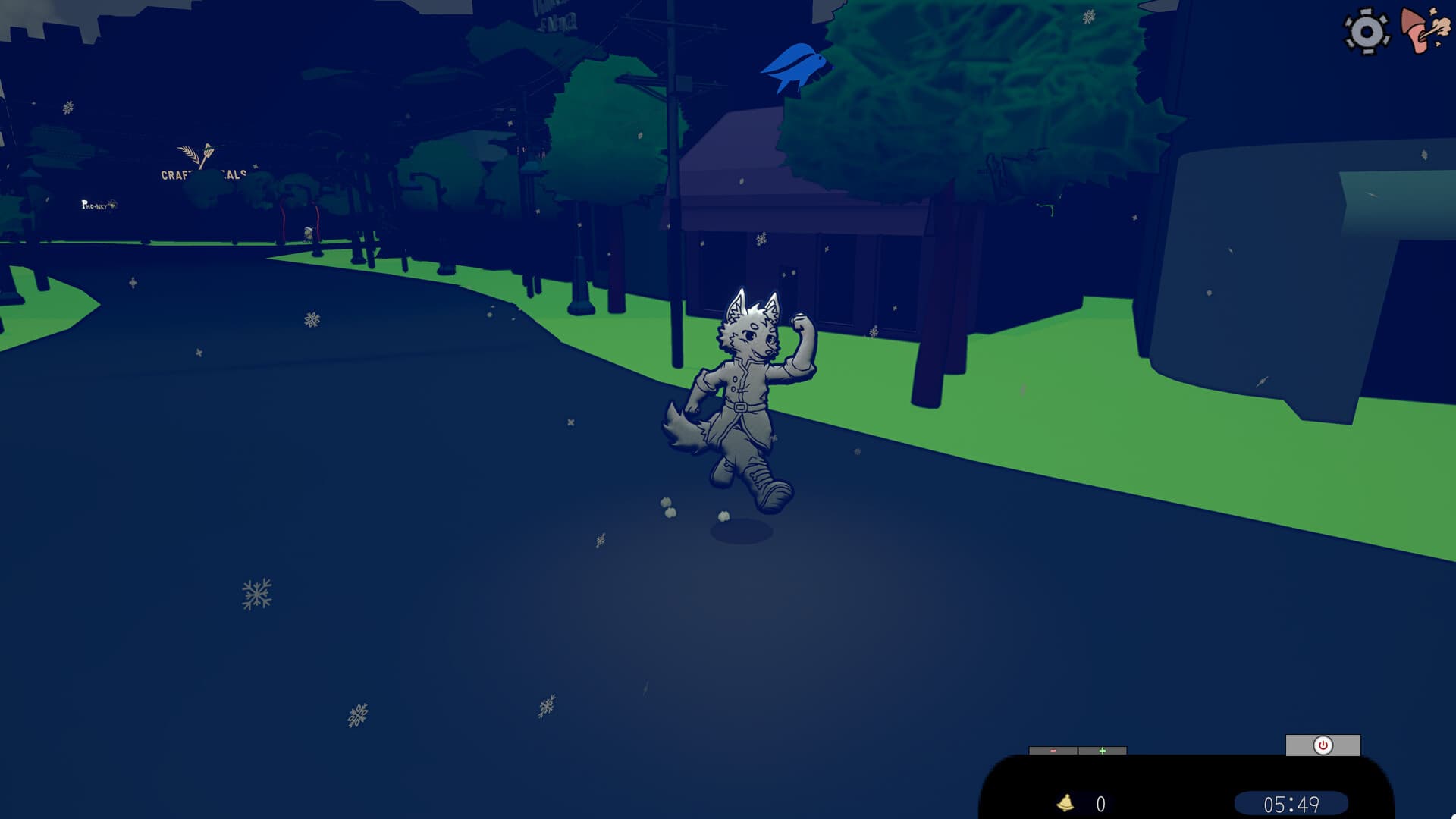Screen dimensions: 1456x819
Task: Click the red swing frame on the left lawn
Action: [x=282, y=220]
